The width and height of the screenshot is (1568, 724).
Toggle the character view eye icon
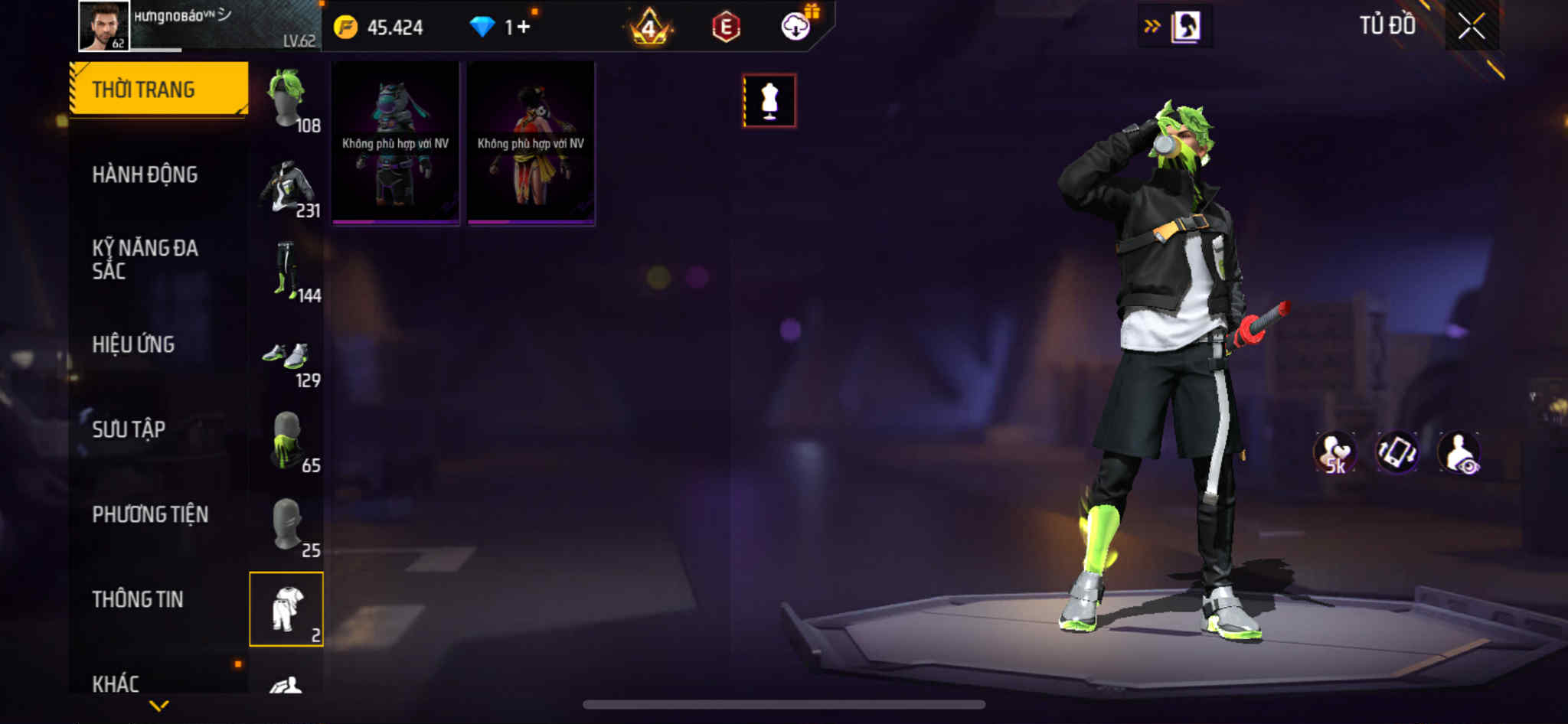click(1459, 453)
